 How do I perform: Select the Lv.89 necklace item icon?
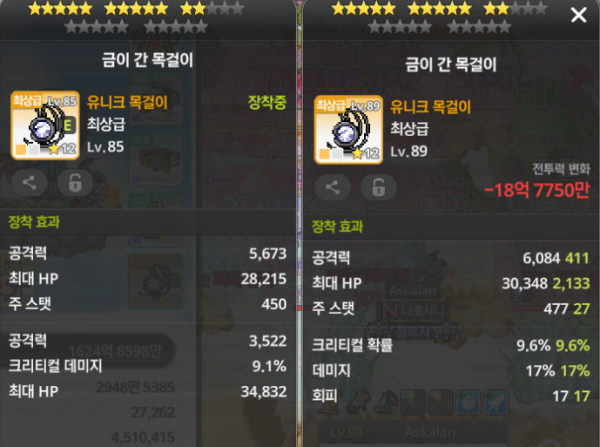pos(348,129)
